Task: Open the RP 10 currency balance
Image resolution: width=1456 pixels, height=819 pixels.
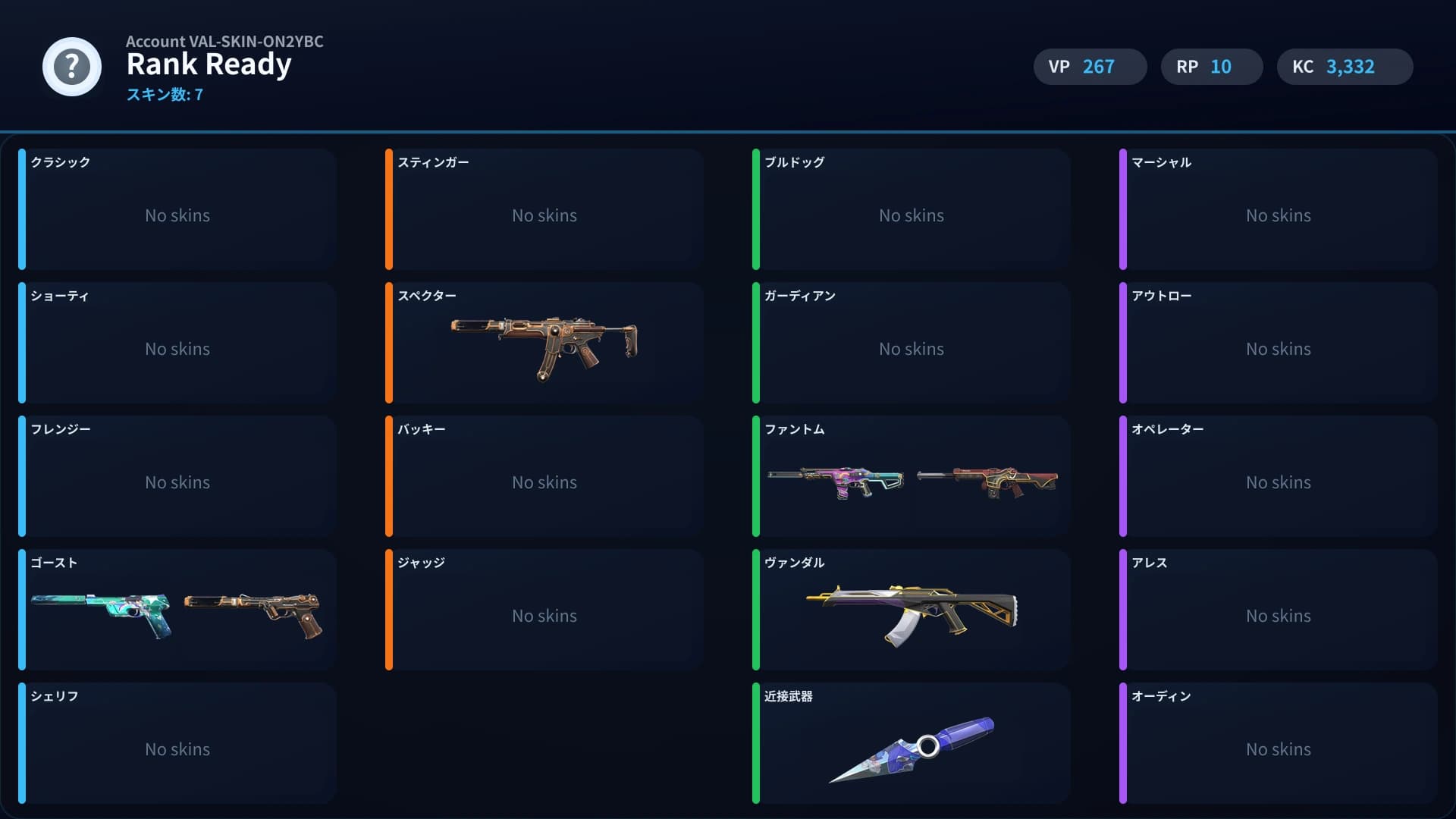Action: pos(1211,67)
